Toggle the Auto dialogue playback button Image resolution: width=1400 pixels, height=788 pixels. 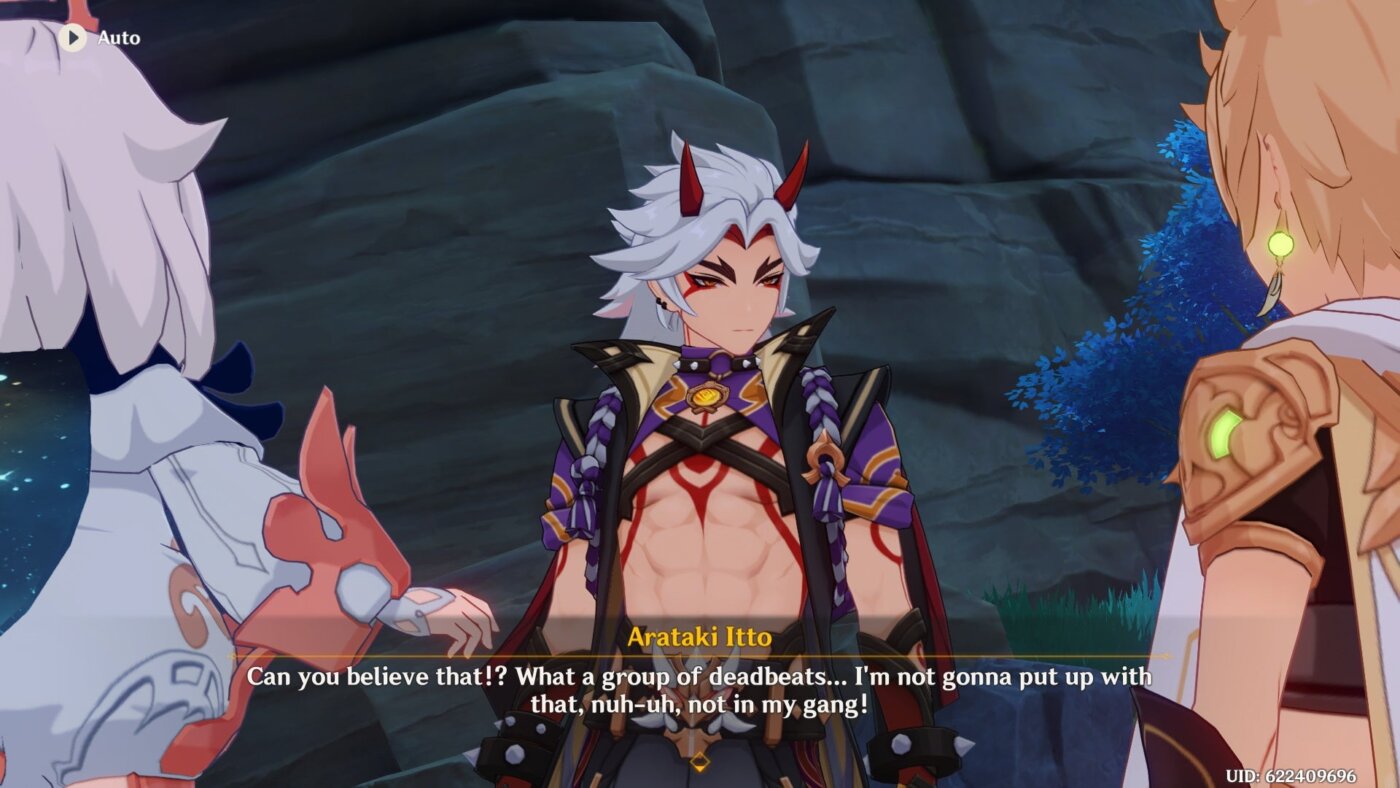click(x=72, y=38)
